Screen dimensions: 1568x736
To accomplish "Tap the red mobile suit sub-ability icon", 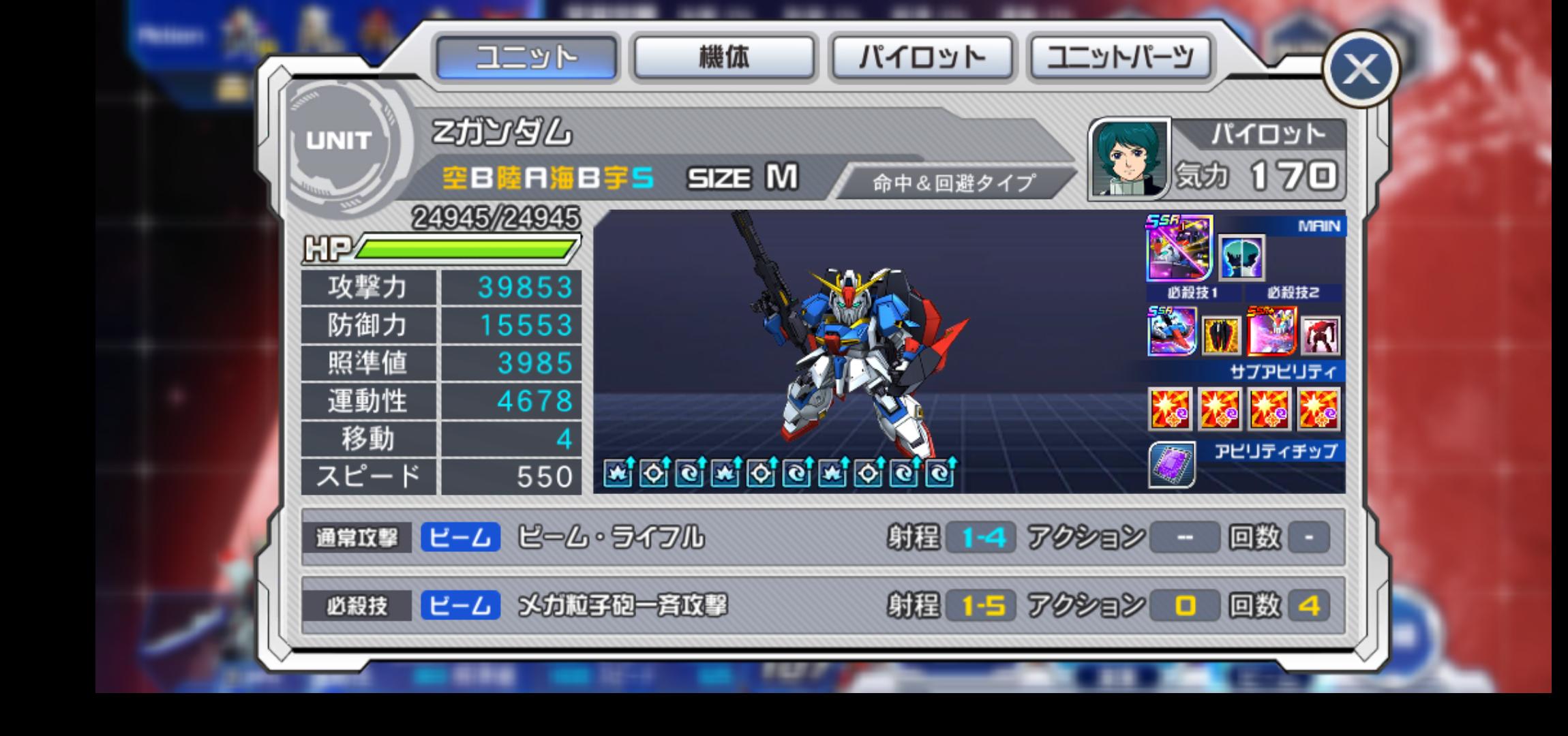I will click(x=1321, y=335).
